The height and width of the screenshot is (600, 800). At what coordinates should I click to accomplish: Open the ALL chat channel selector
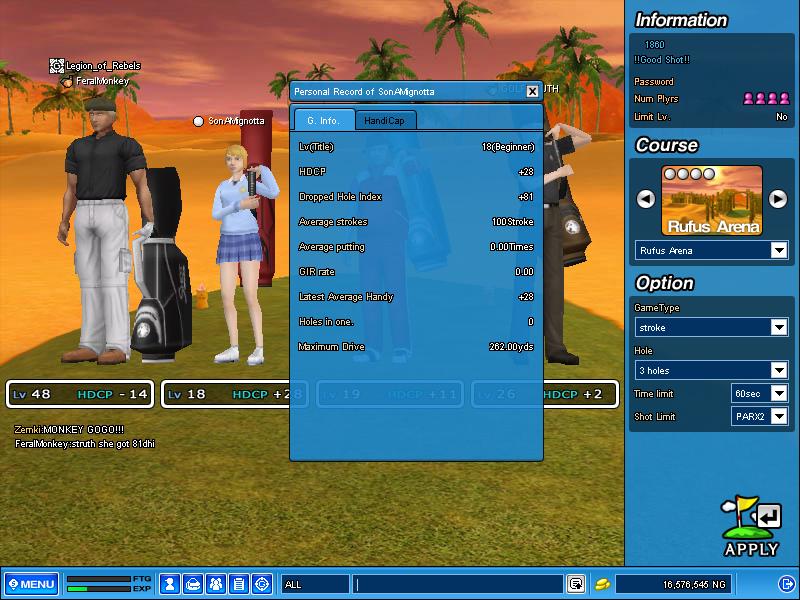tap(315, 584)
